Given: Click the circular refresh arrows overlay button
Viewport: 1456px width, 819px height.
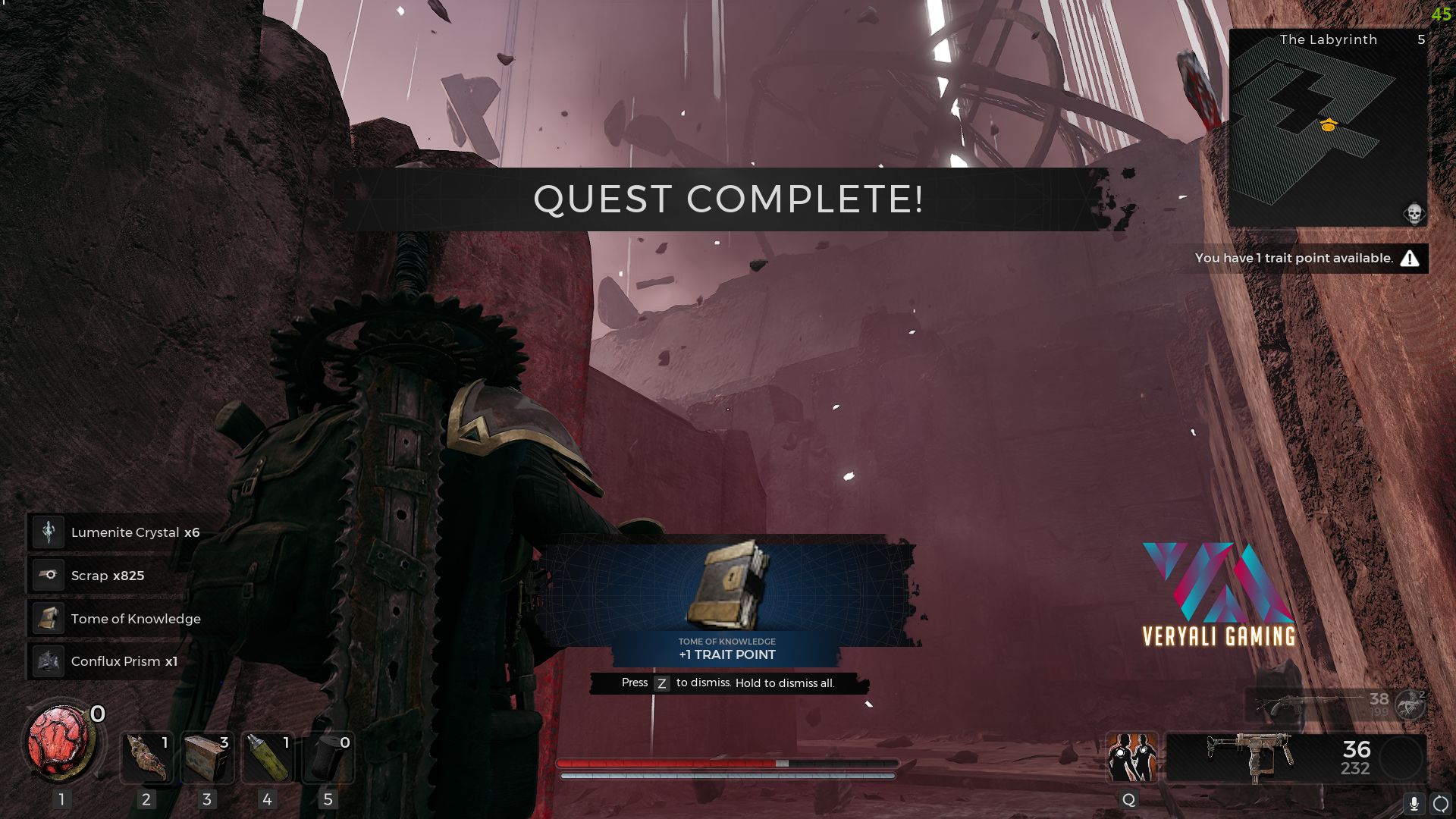Looking at the screenshot, I should [x=1440, y=804].
